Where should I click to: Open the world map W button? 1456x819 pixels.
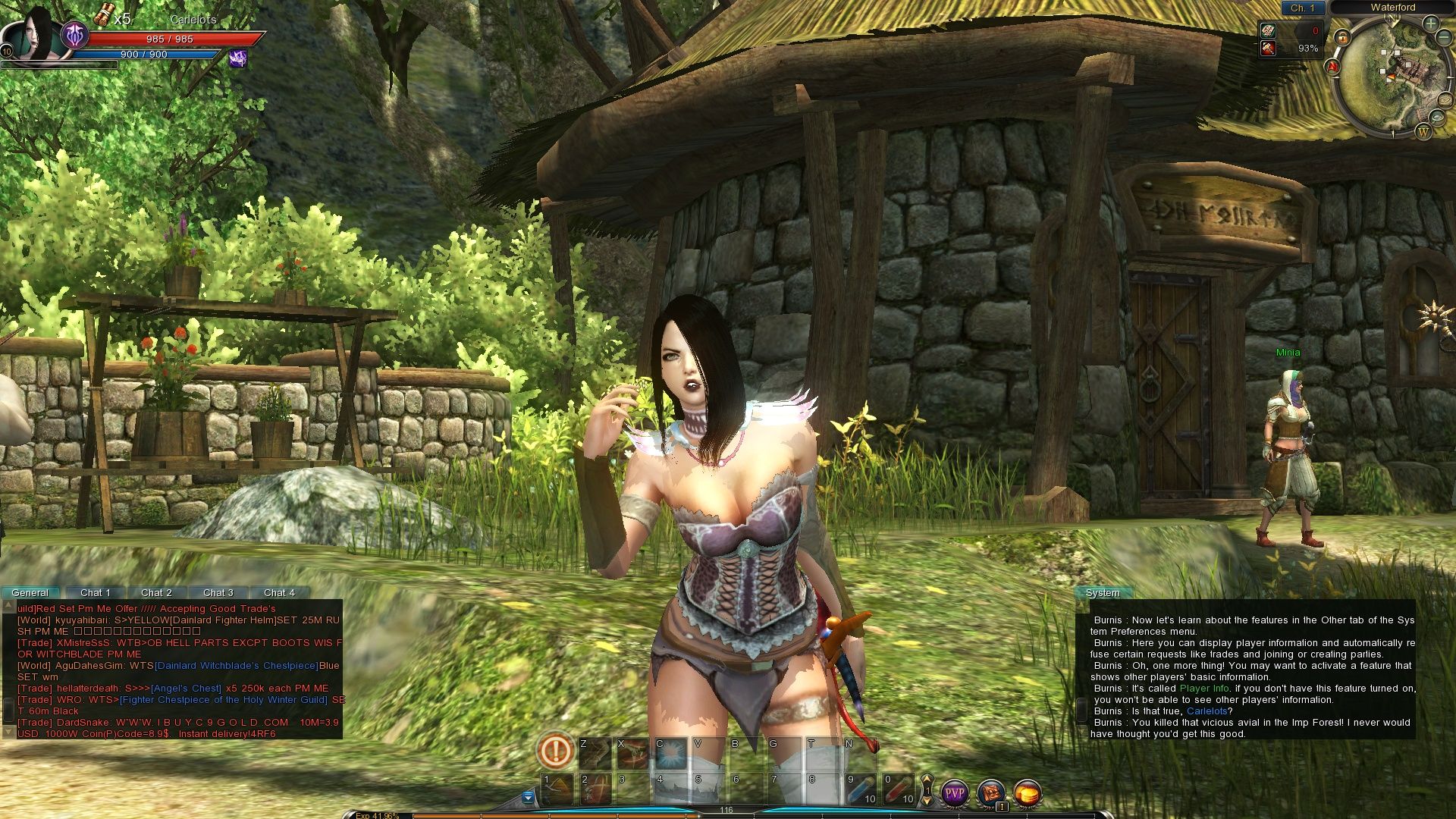click(1423, 132)
